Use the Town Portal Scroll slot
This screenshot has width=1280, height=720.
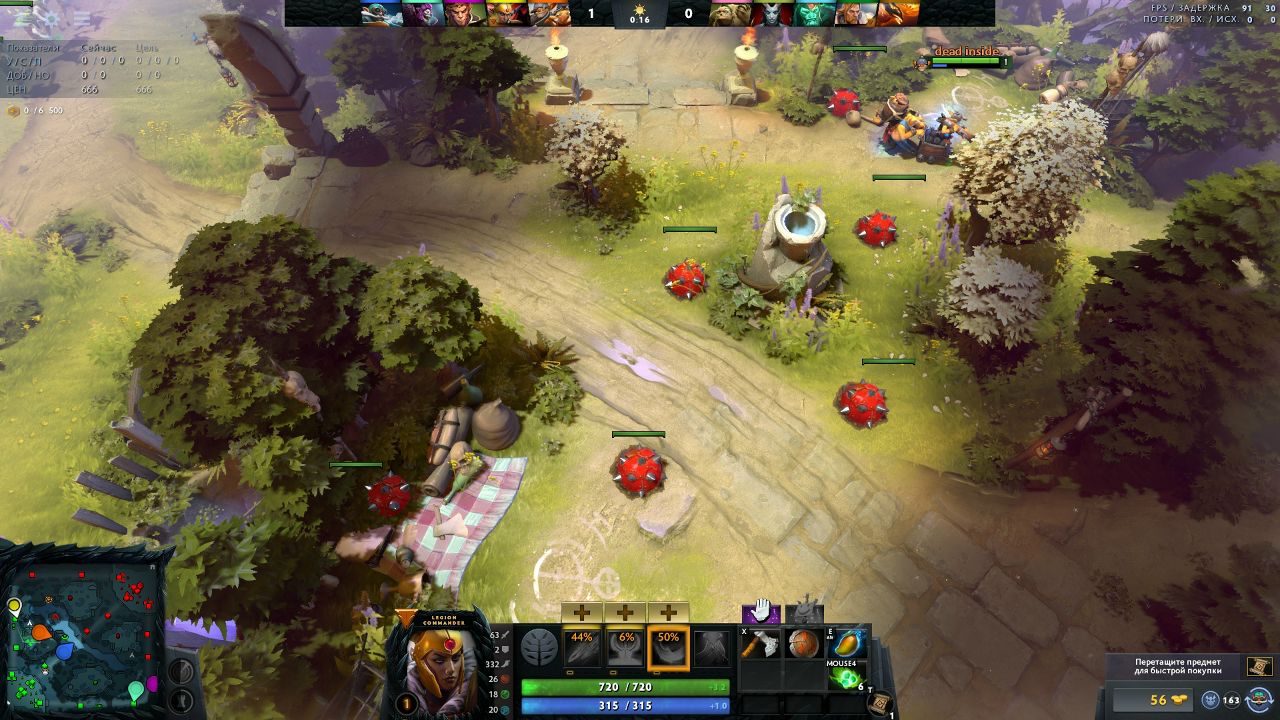pos(880,703)
